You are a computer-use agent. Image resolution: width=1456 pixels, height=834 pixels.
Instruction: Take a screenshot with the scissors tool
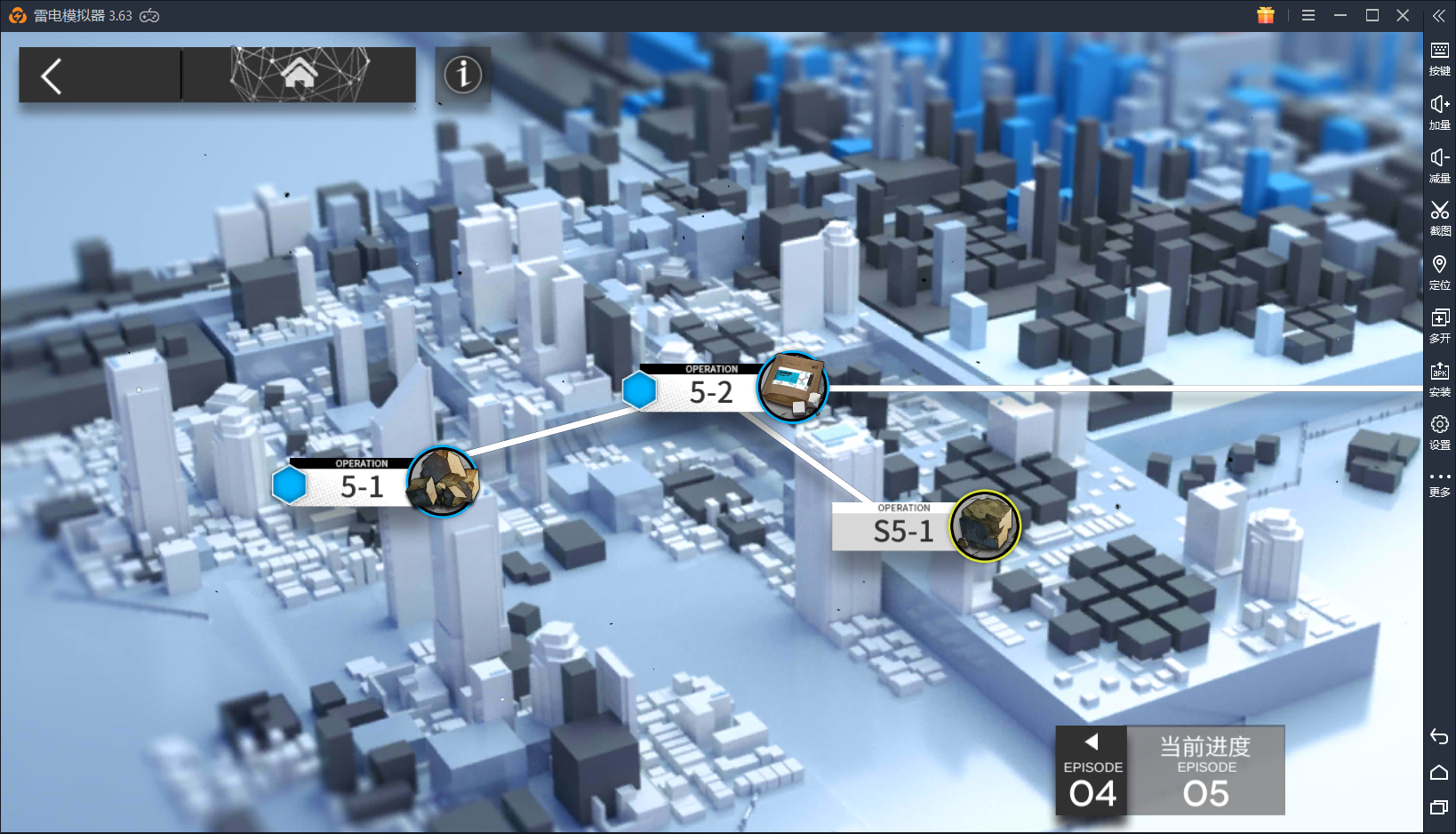pyautogui.click(x=1439, y=216)
